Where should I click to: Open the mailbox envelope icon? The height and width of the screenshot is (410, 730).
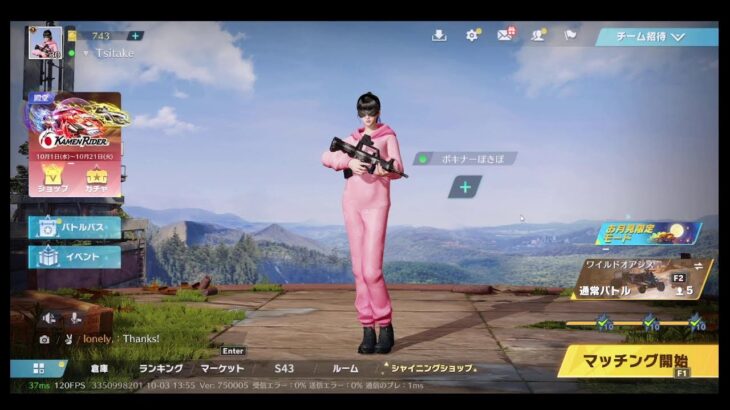505,35
